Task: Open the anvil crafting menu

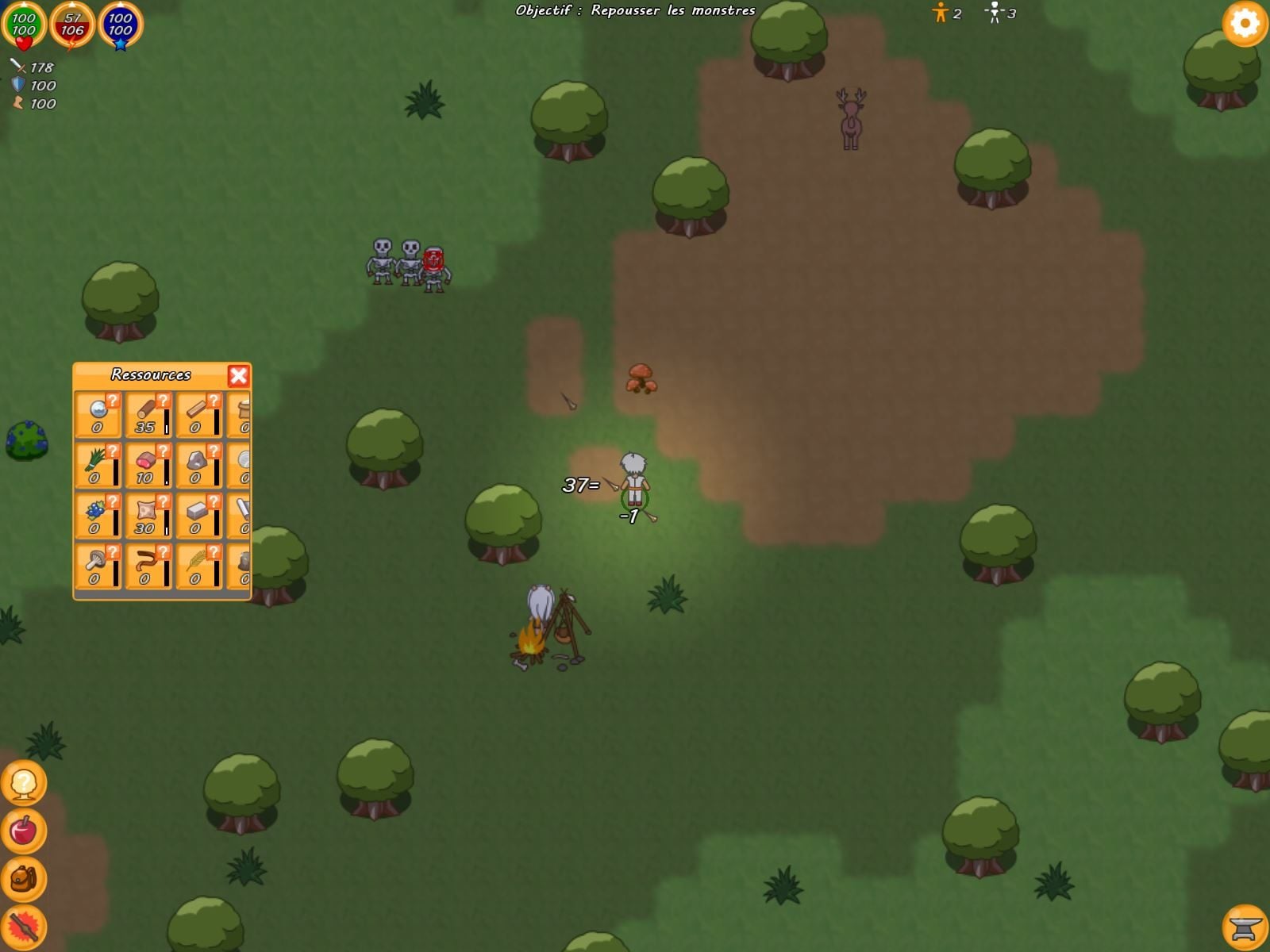Action: point(1244,927)
